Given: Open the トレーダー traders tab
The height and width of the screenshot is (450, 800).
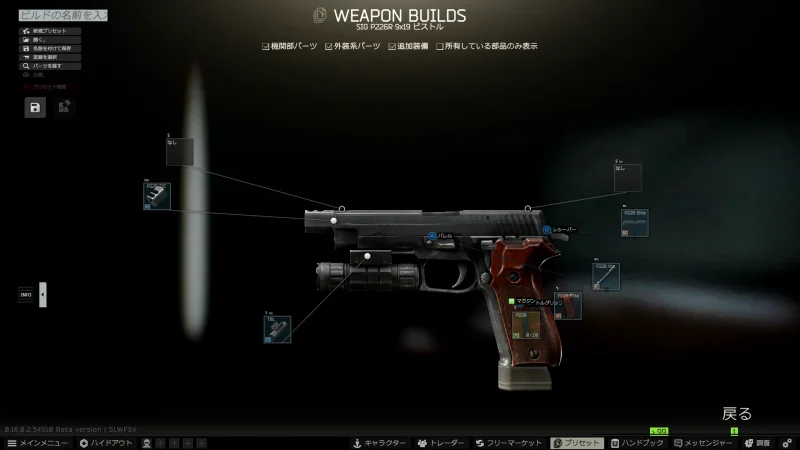Looking at the screenshot, I should pos(443,443).
